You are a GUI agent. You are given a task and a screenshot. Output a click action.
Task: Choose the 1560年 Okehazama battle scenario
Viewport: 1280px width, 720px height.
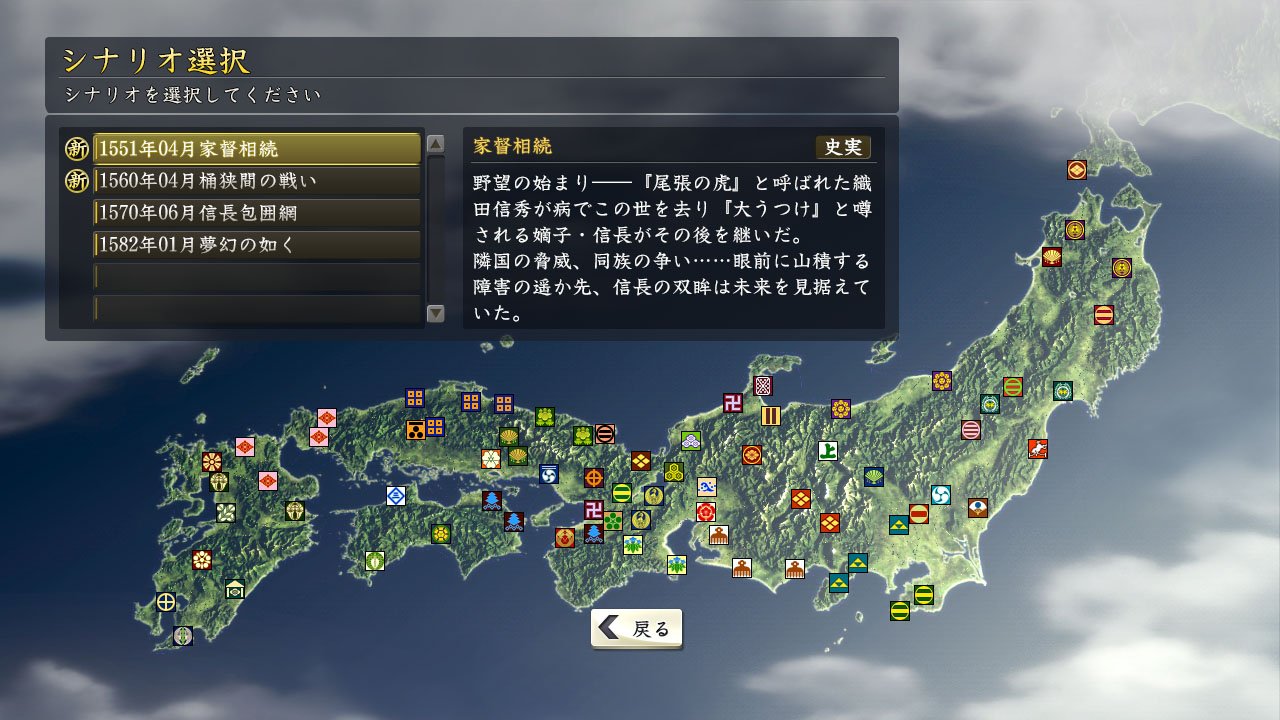(256, 180)
